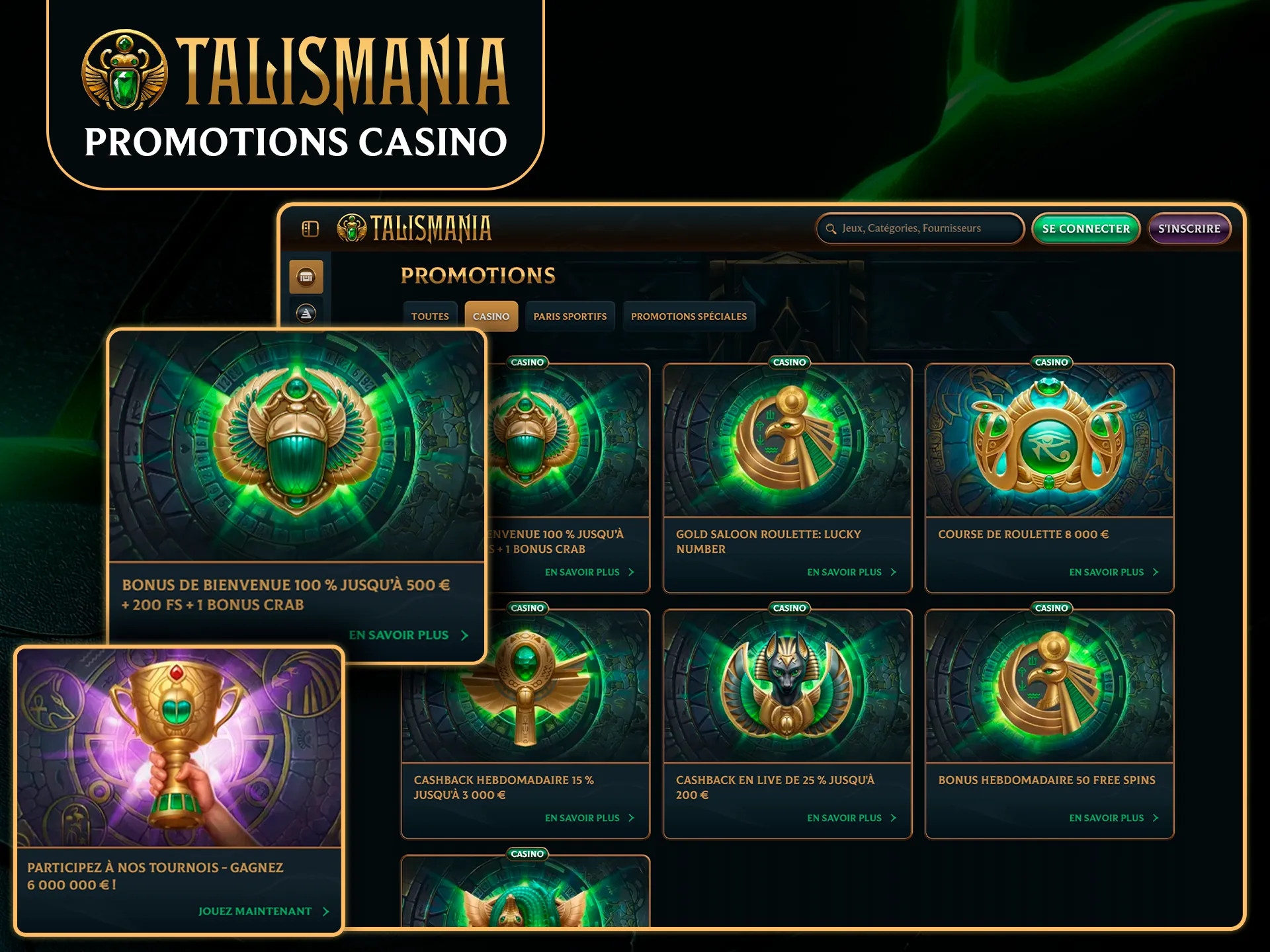1270x952 pixels.
Task: Click the Talismania scarab logo
Action: pos(353,228)
